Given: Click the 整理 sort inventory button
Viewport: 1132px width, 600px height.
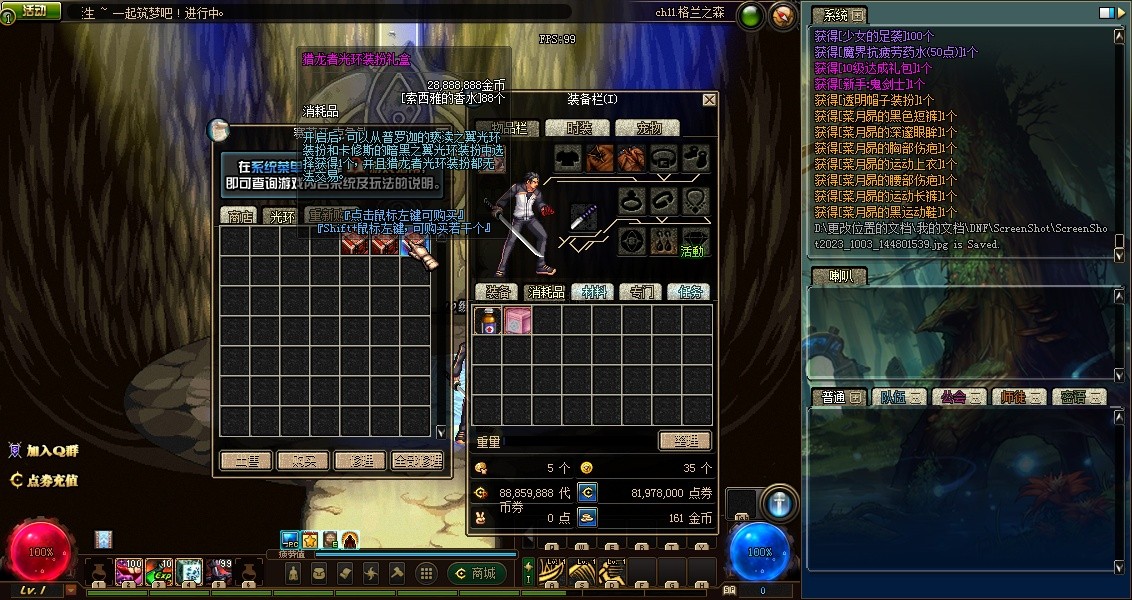Looking at the screenshot, I should (685, 441).
